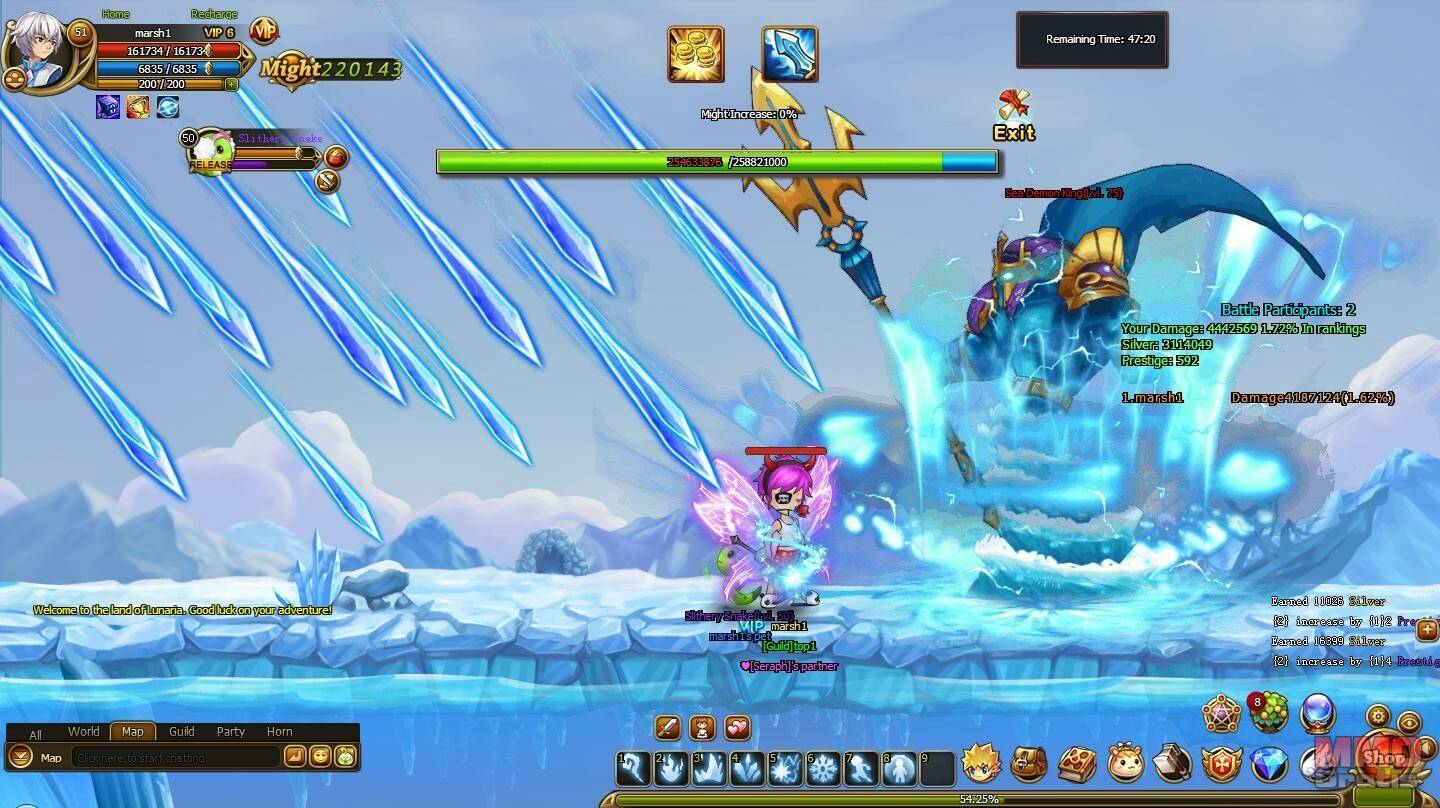Use the snowflake skill in slot 6
This screenshot has height=808, width=1440.
(x=823, y=768)
